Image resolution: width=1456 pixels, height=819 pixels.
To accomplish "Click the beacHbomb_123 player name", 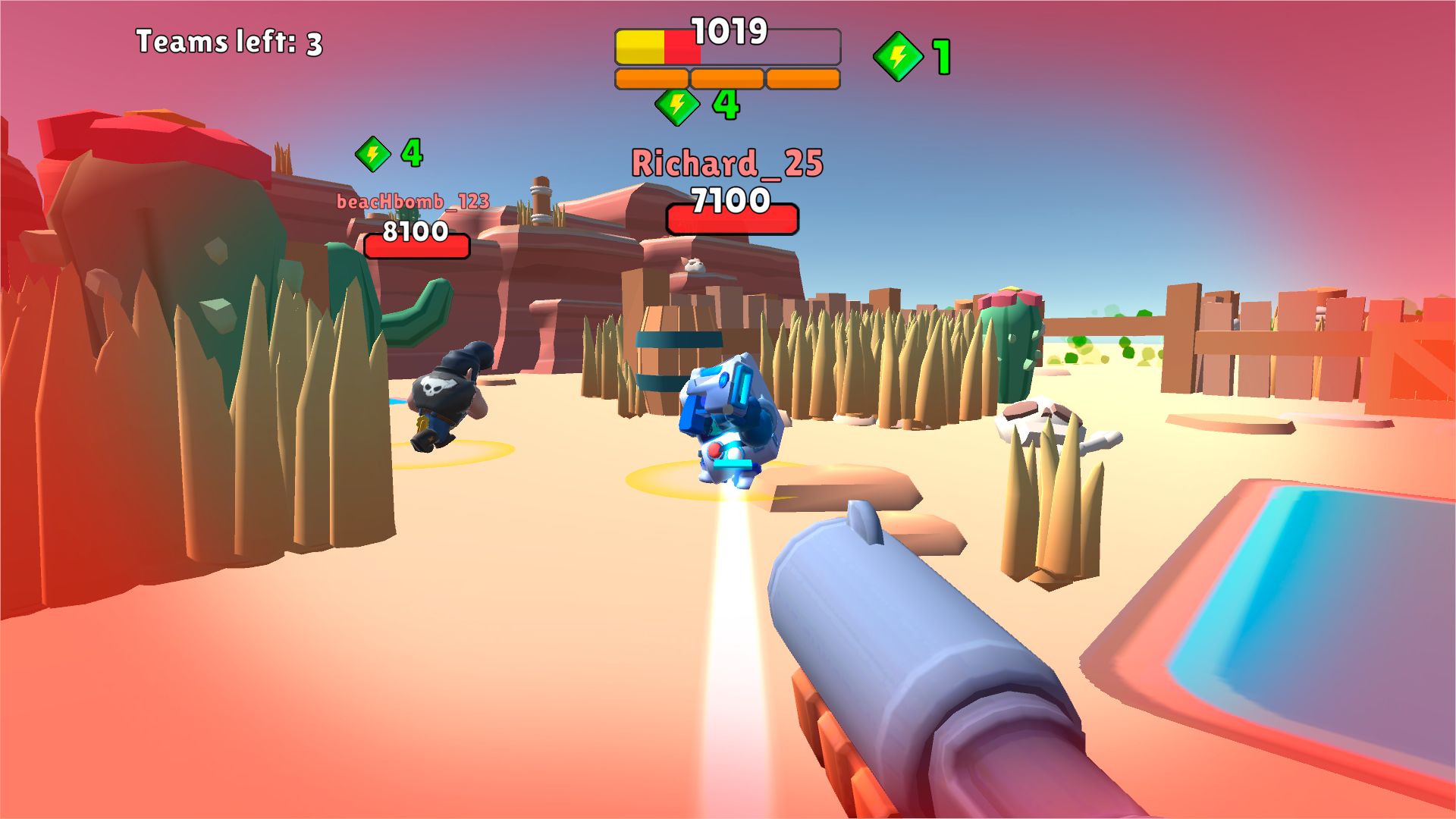I will coord(414,202).
